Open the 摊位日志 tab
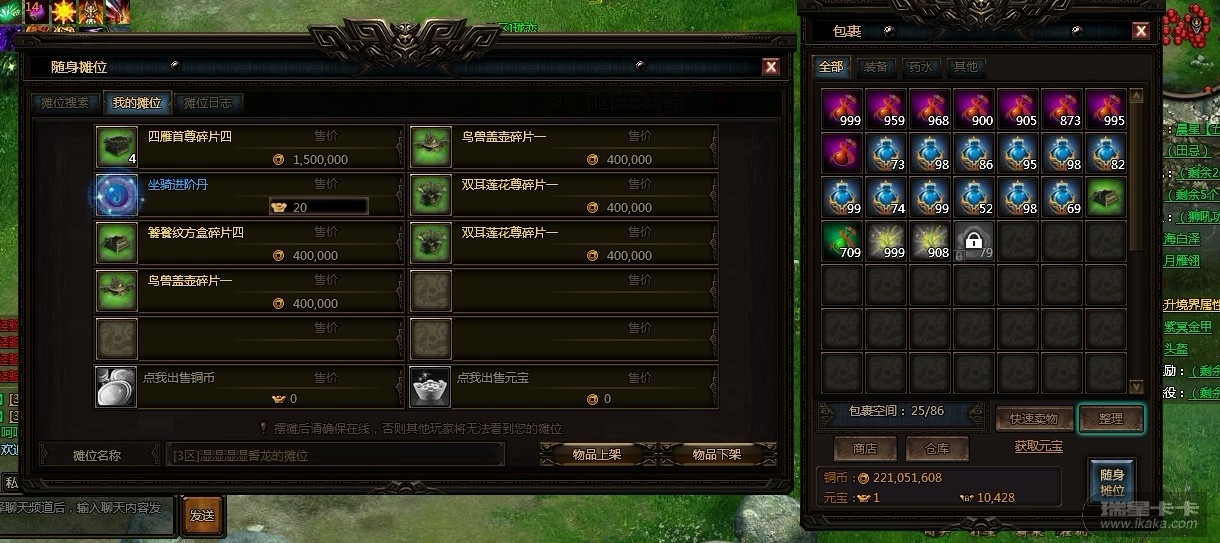Viewport: 1220px width, 543px height. click(x=209, y=103)
